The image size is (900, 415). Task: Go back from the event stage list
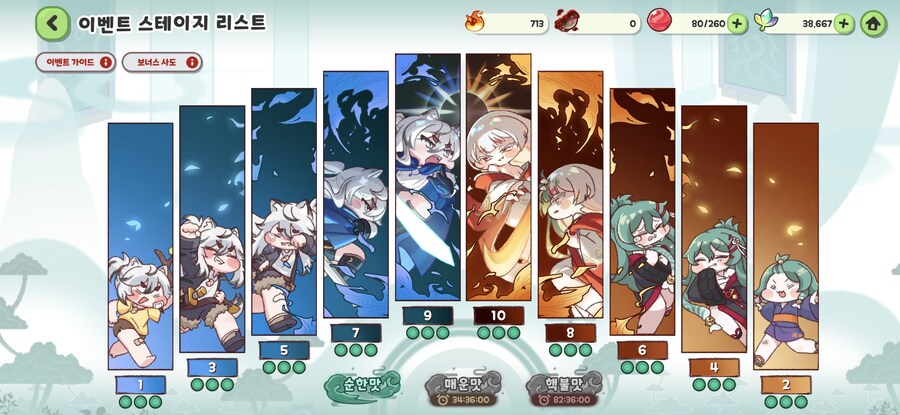click(51, 22)
